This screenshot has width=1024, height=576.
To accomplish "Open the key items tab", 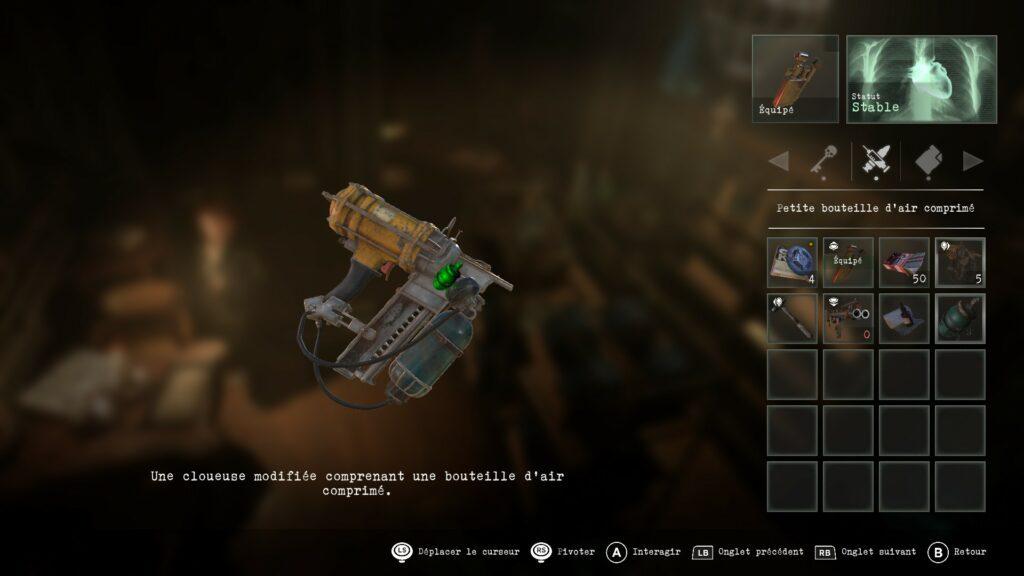I will tap(823, 160).
